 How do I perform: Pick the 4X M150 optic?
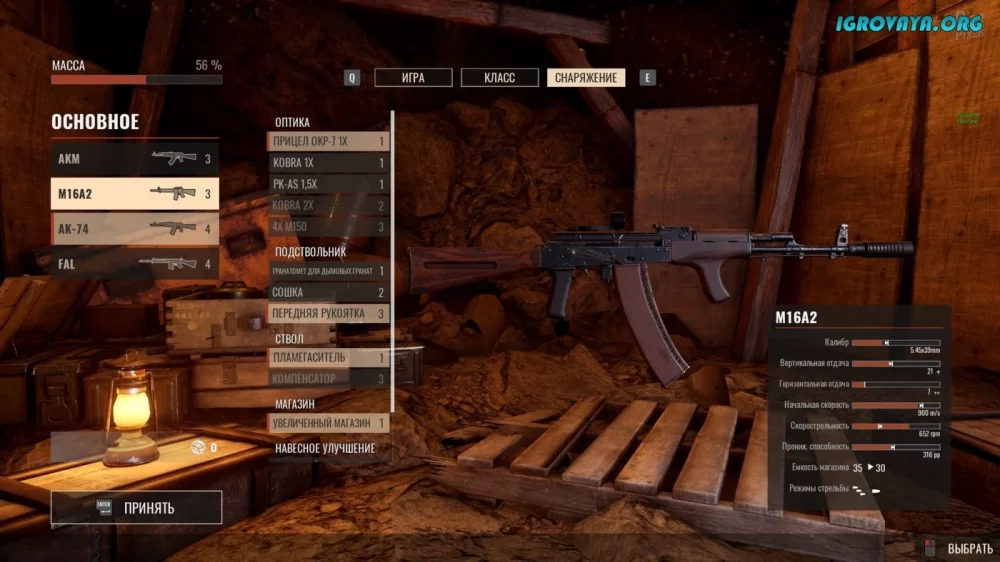pos(328,227)
